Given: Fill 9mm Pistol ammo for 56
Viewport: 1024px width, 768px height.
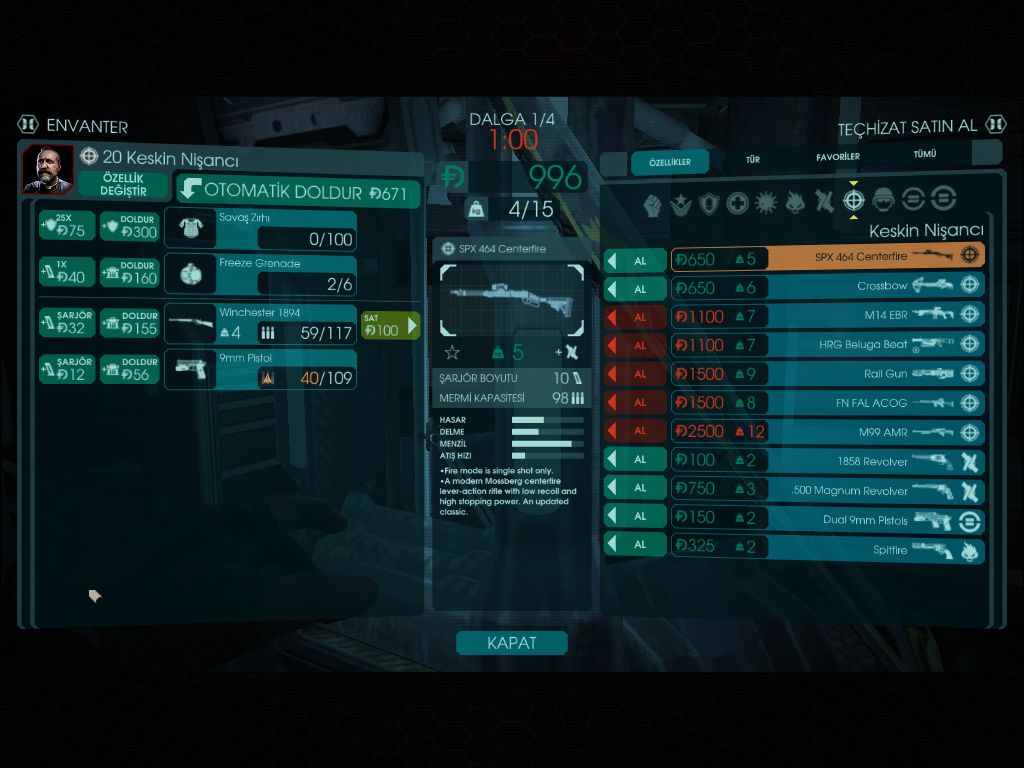Looking at the screenshot, I should coord(130,369).
